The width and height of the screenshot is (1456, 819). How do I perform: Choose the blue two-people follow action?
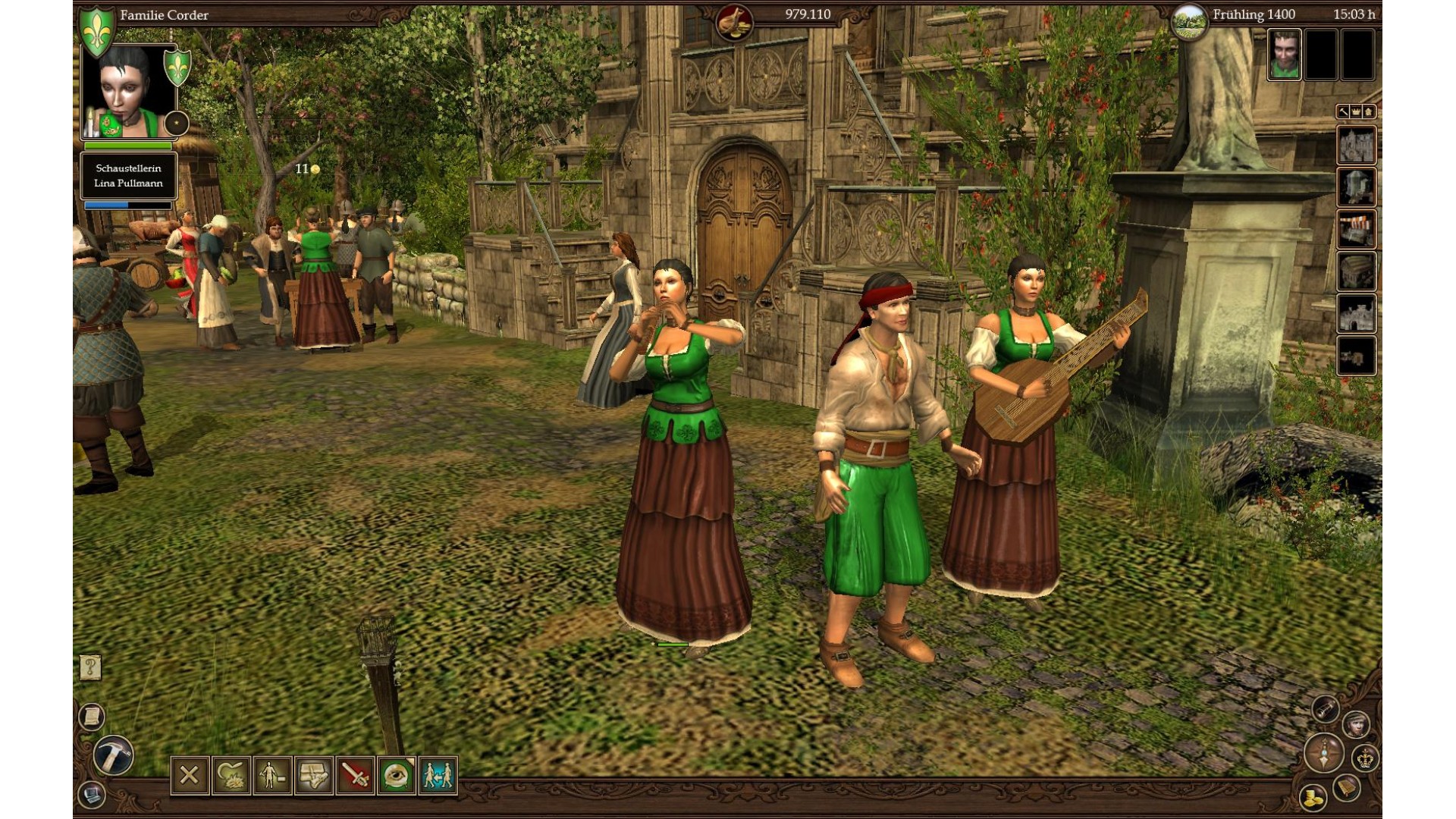(438, 775)
